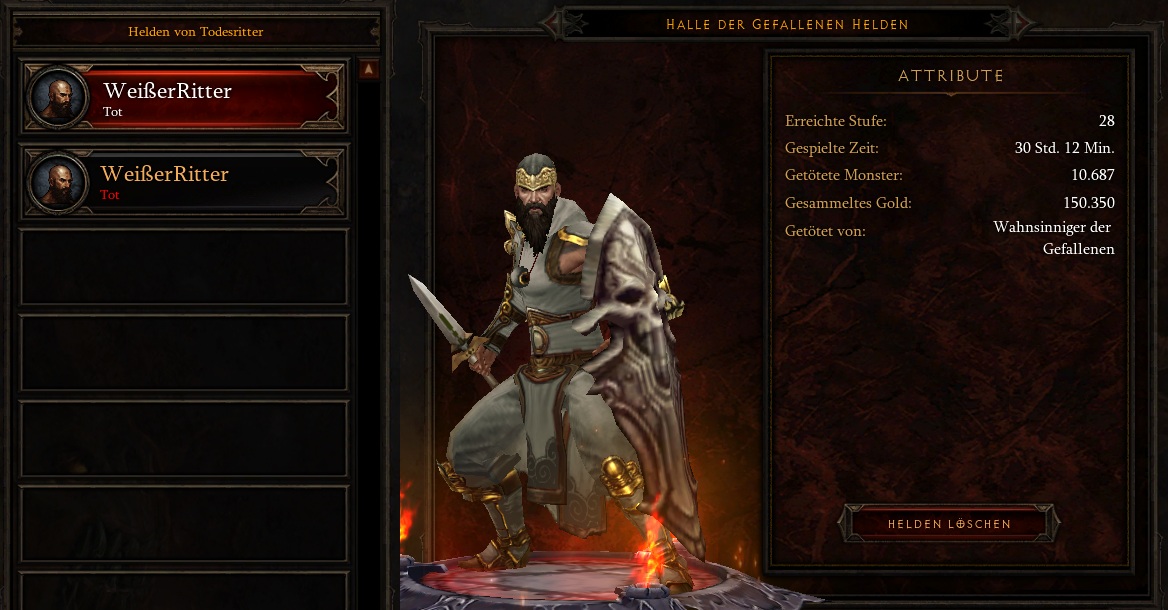The image size is (1168, 610).
Task: Select the red-highlighted WeißerRitter hero entry
Action: [x=184, y=98]
